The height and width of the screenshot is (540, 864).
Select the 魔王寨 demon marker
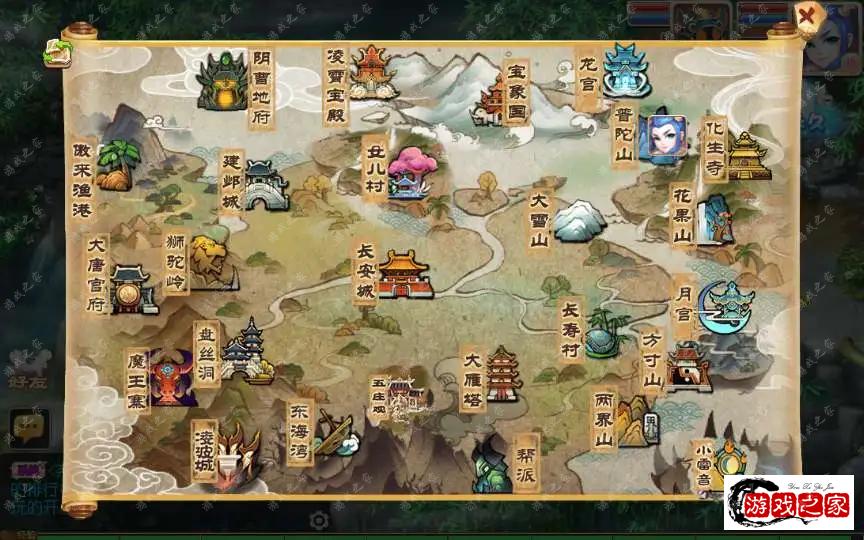(x=171, y=378)
